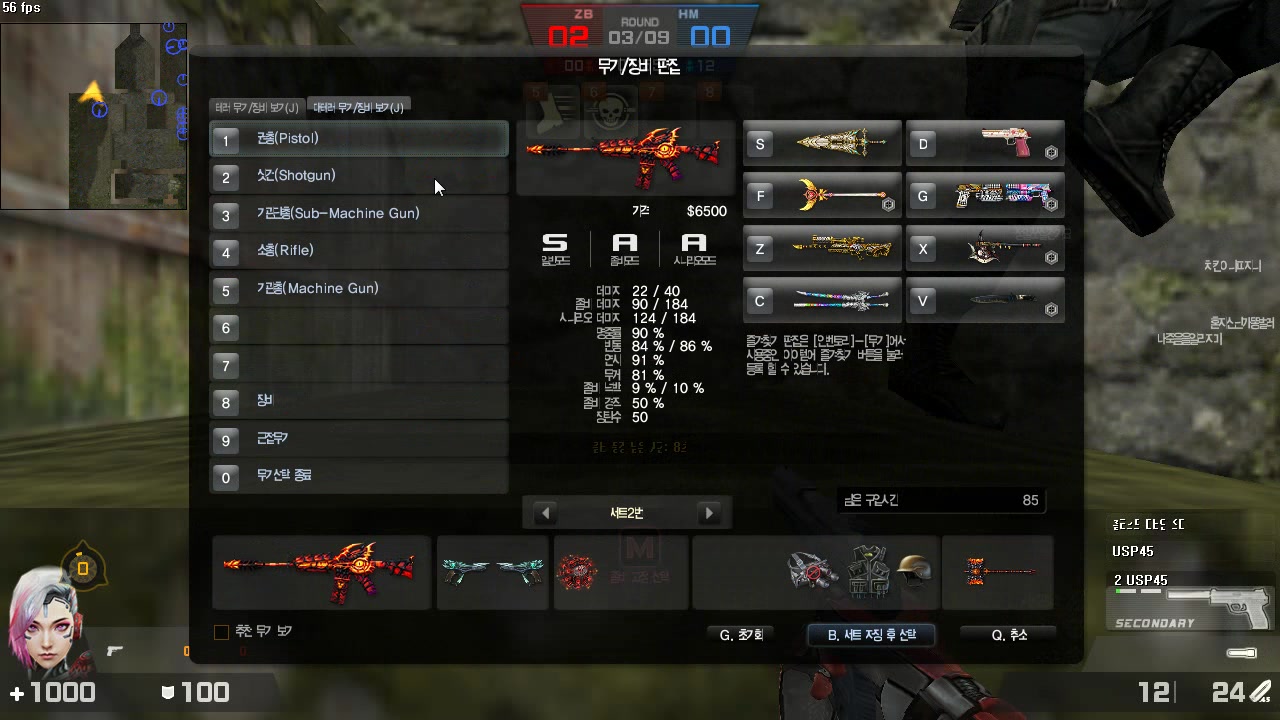Select the A 좀비모드 fire mode icon
The height and width of the screenshot is (720, 1280).
pyautogui.click(x=625, y=246)
